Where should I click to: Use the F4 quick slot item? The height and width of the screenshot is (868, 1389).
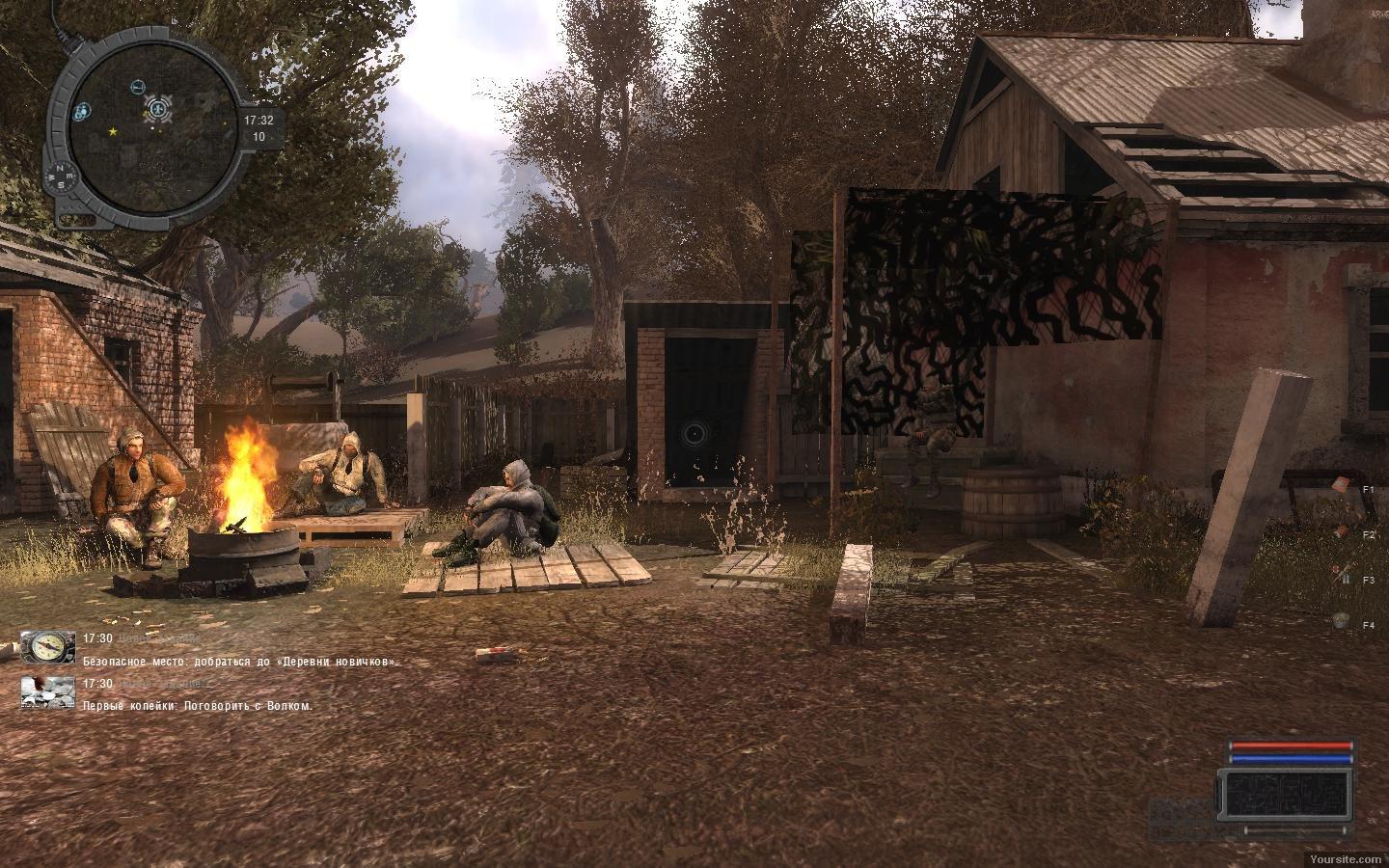[1341, 622]
